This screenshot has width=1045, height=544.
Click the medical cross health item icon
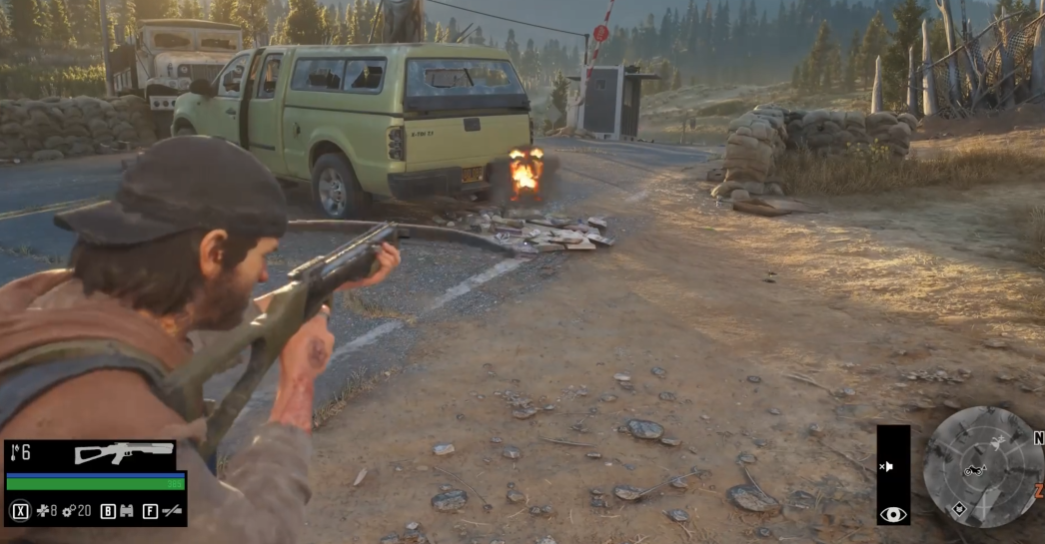[44, 511]
